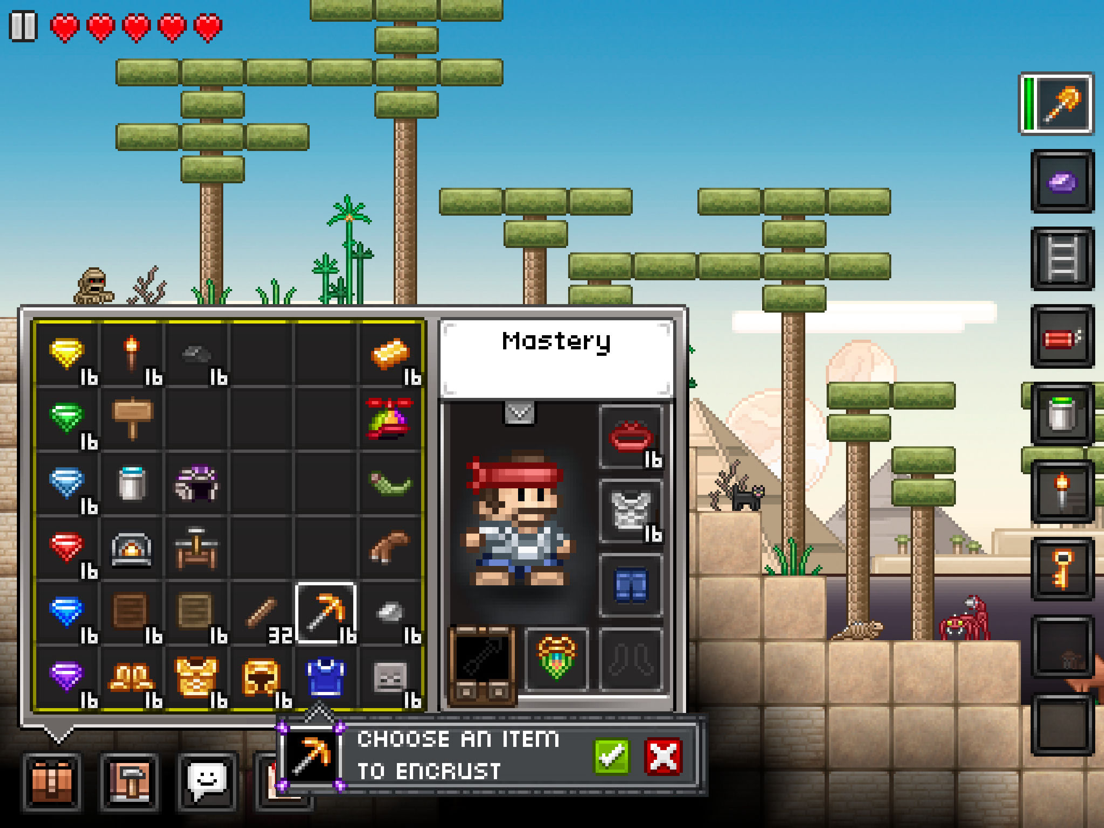The height and width of the screenshot is (828, 1104).
Task: Select the highlighted pickaxe in inventory
Action: [325, 611]
